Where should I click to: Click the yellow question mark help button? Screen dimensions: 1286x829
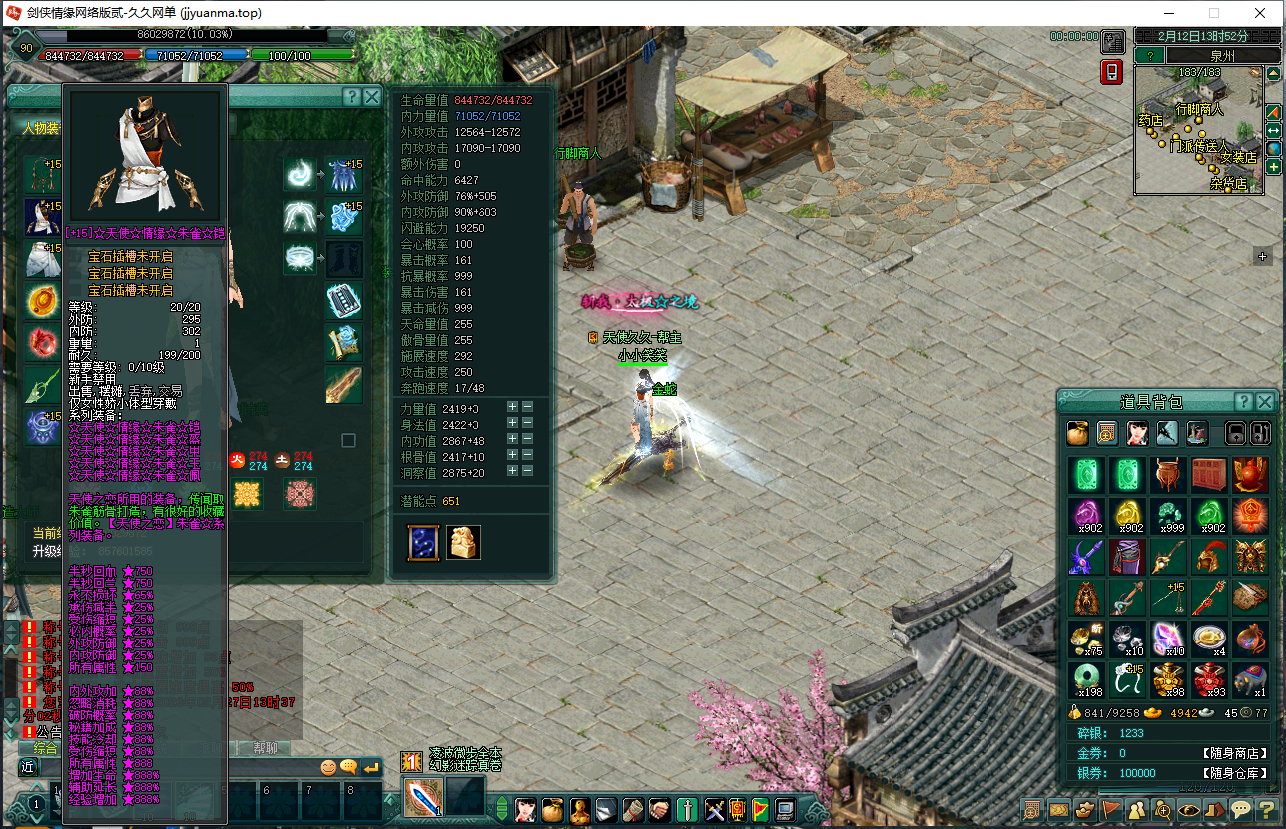(1265, 809)
